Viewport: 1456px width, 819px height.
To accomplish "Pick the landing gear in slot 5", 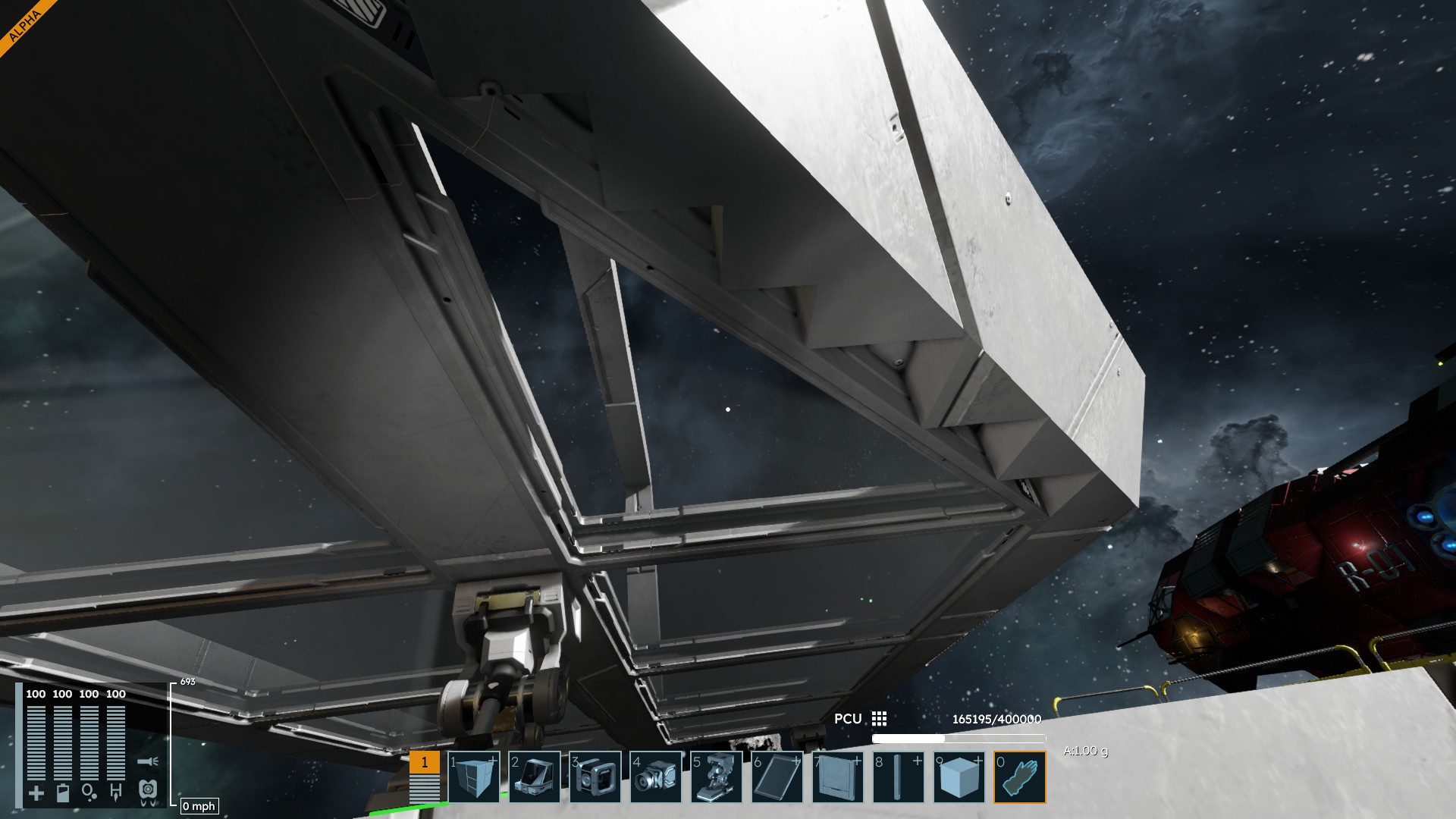I will tap(717, 777).
